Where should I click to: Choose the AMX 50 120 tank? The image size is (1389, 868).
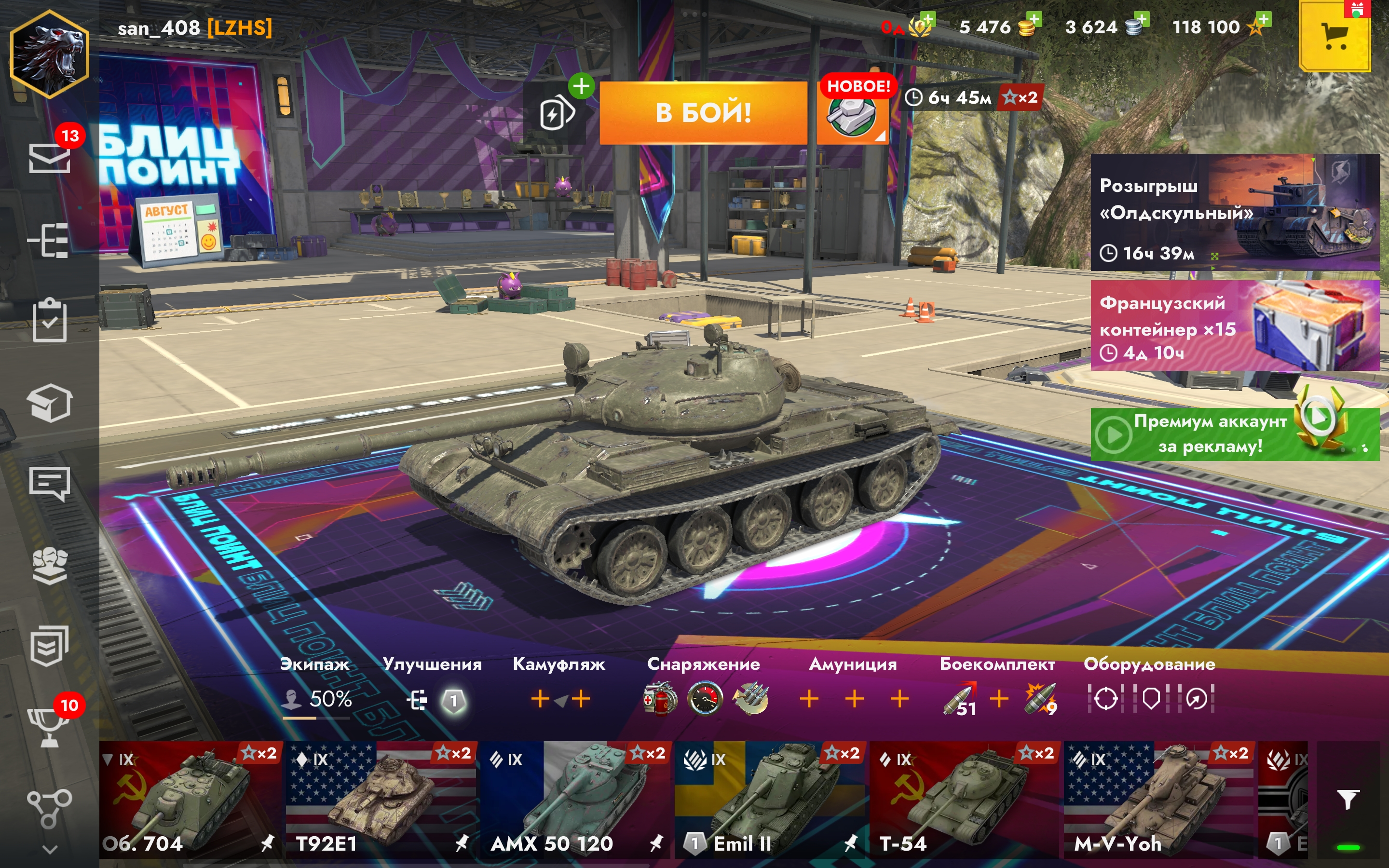click(x=575, y=799)
